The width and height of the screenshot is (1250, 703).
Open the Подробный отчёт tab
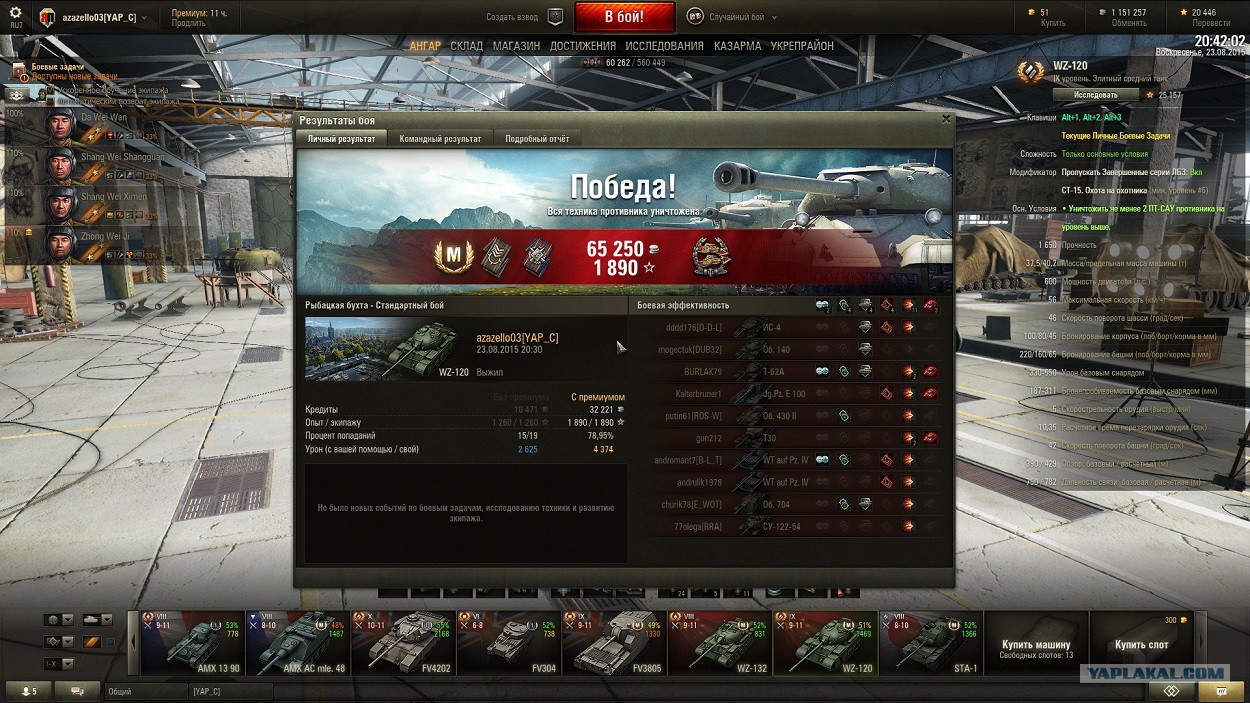pyautogui.click(x=537, y=139)
